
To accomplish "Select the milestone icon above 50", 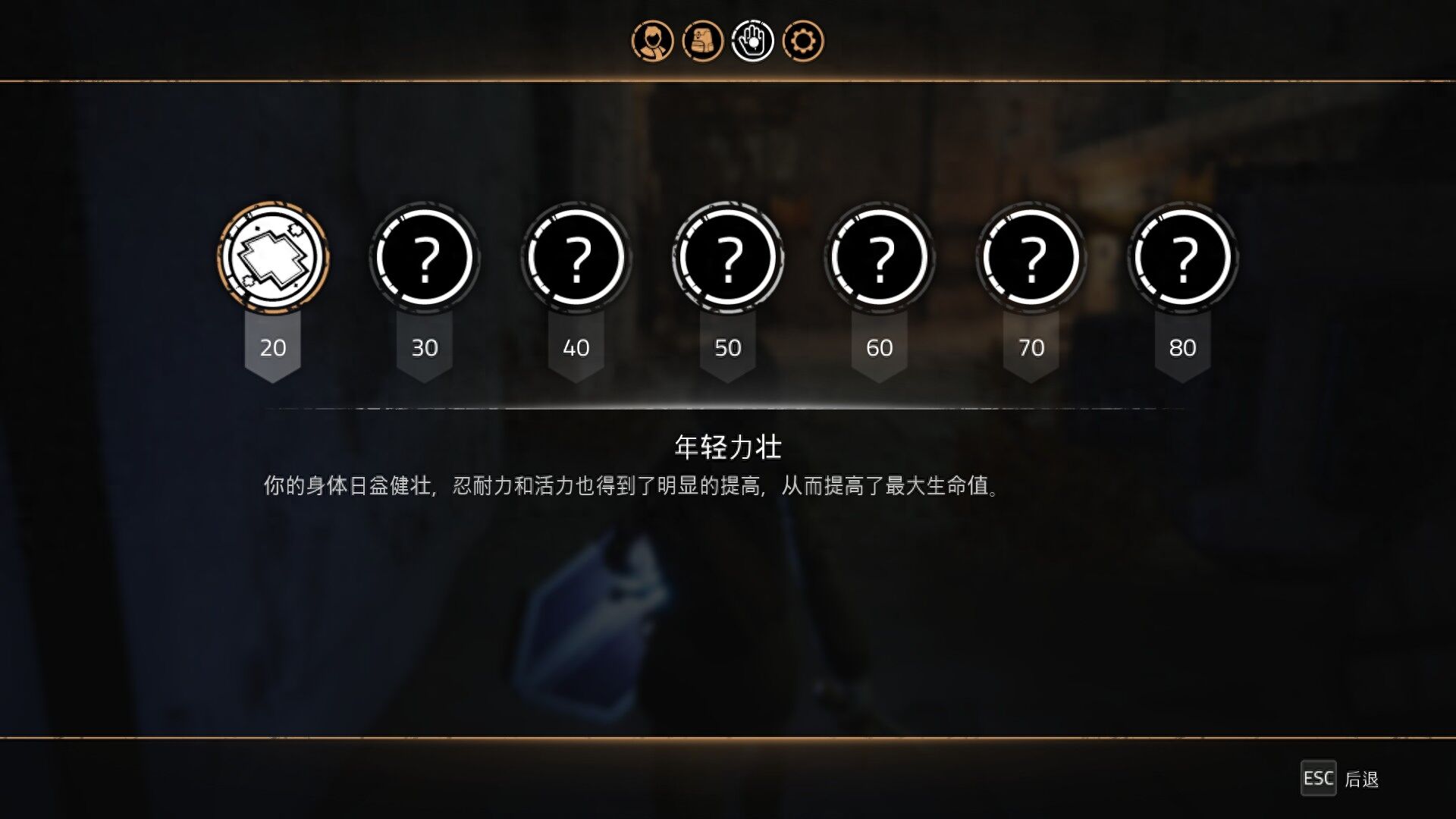I will tap(729, 258).
